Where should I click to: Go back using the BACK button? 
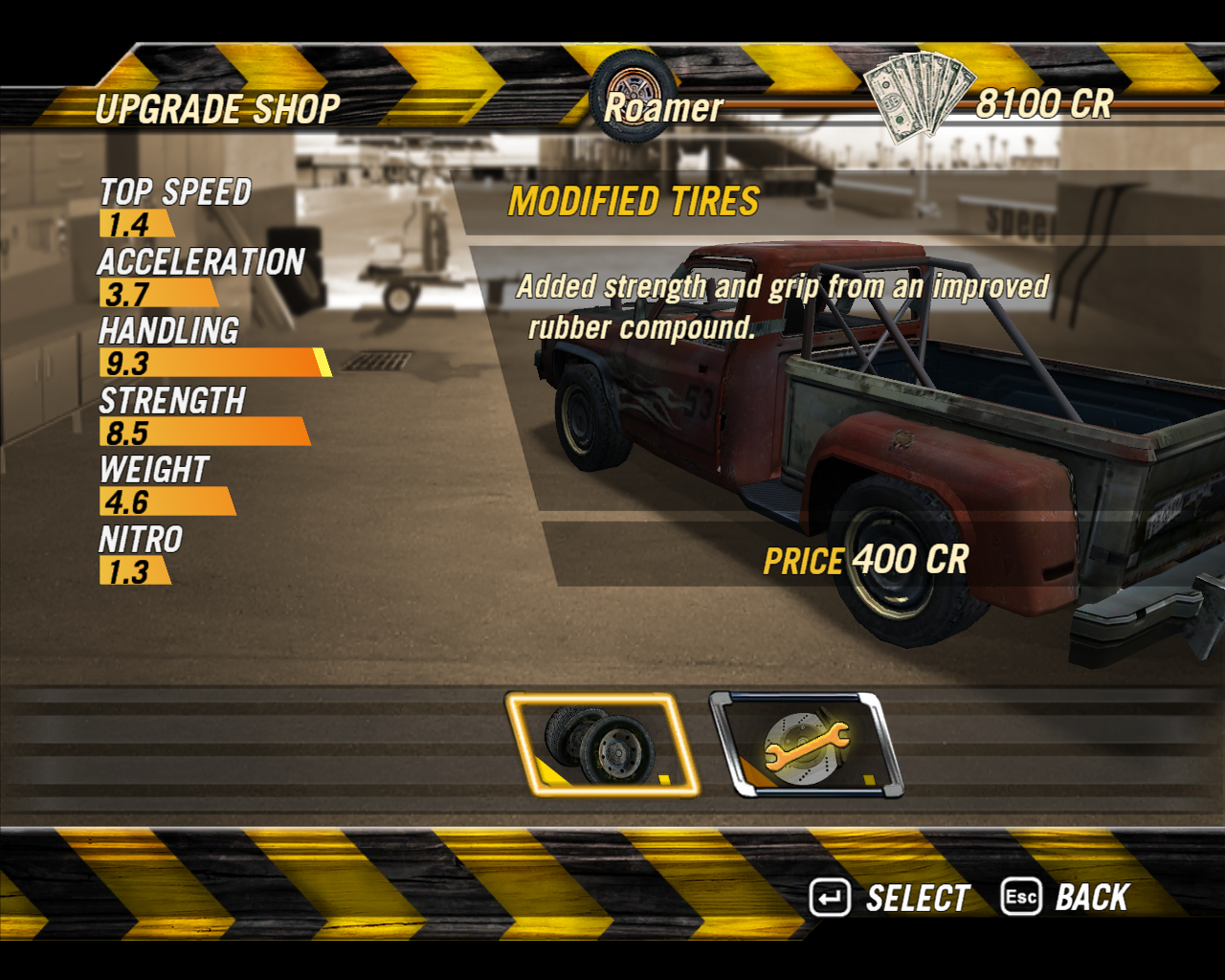click(x=1066, y=898)
